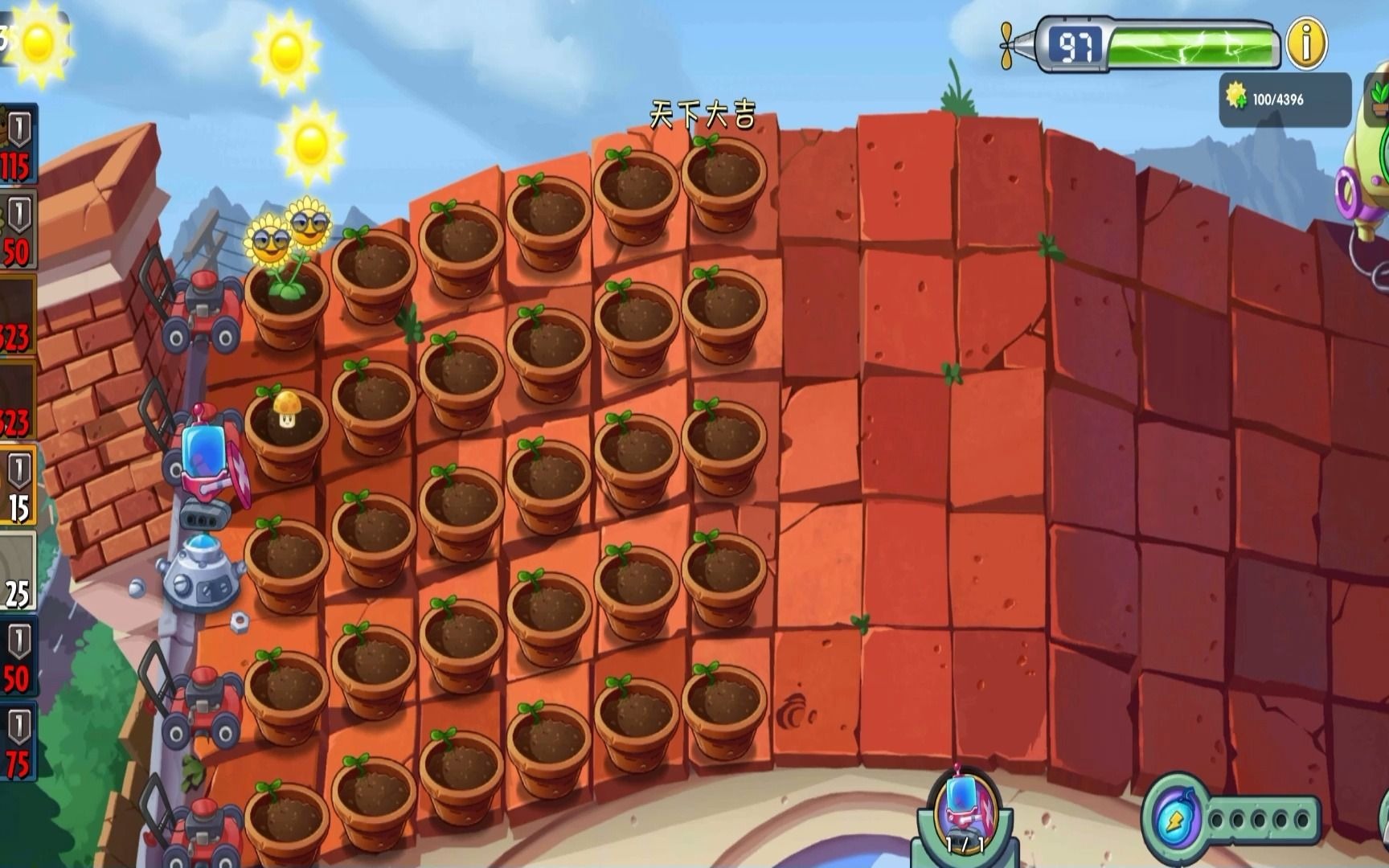The image size is (1389, 868).
Task: Activate the lightning bolt plant food button
Action: 1172,821
